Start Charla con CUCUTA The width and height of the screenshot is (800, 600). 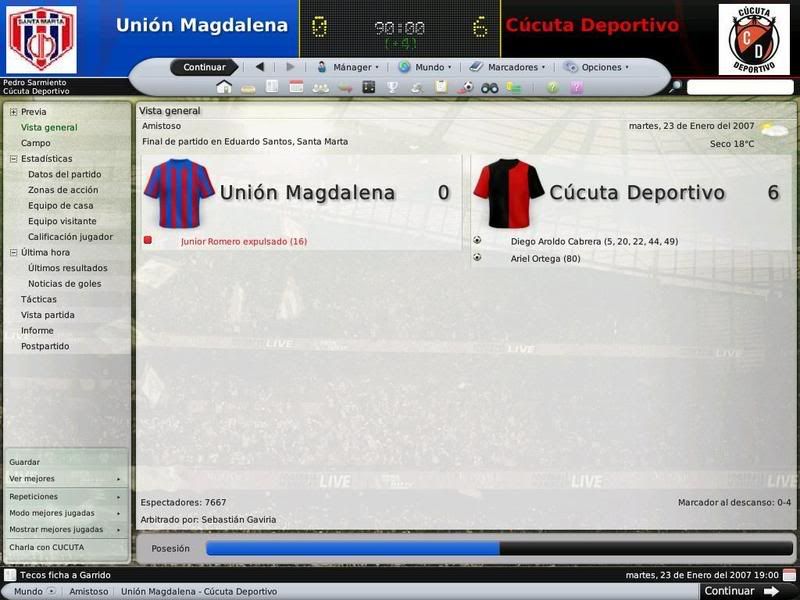click(x=47, y=547)
